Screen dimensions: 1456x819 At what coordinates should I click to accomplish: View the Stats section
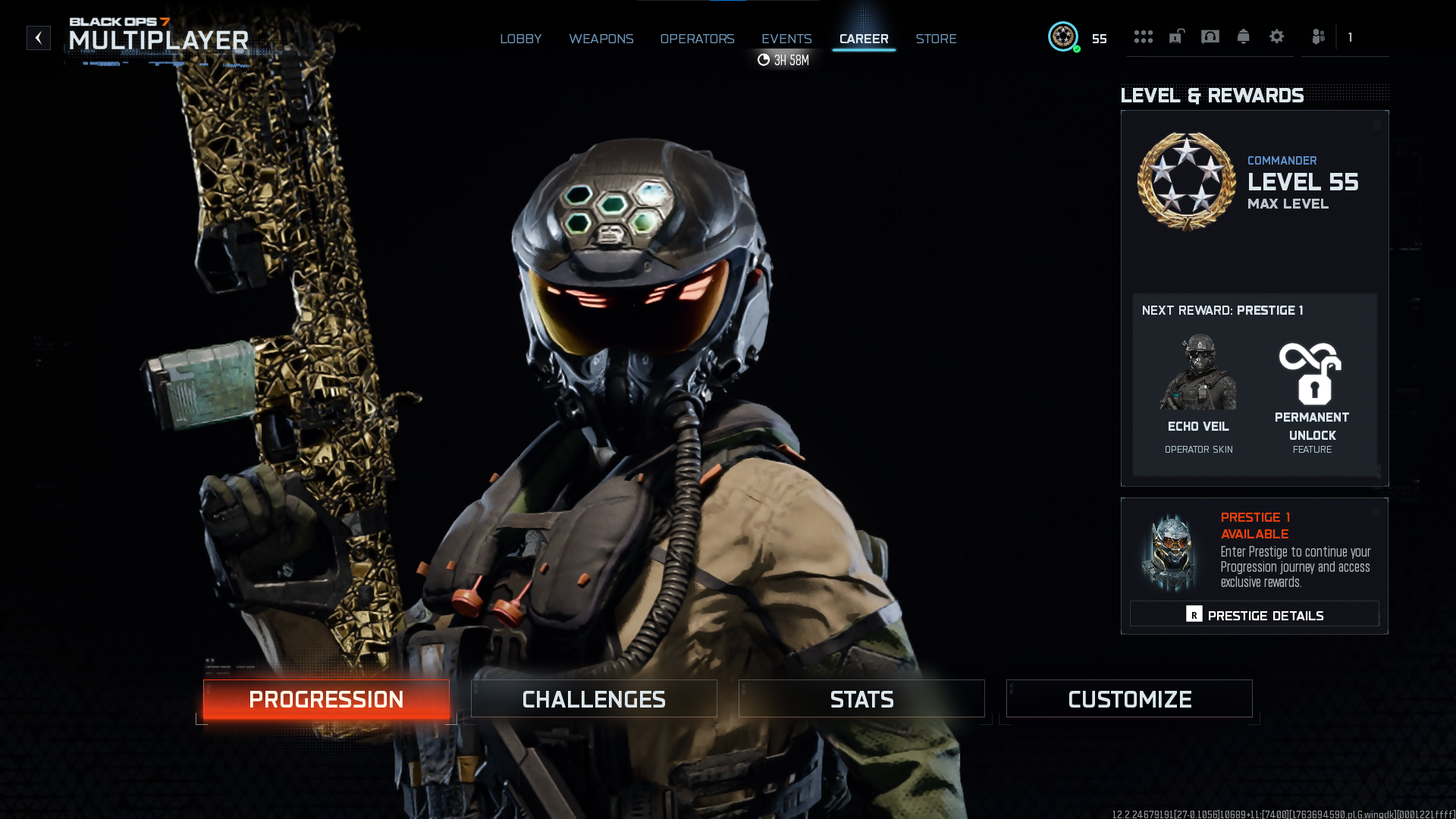point(861,698)
